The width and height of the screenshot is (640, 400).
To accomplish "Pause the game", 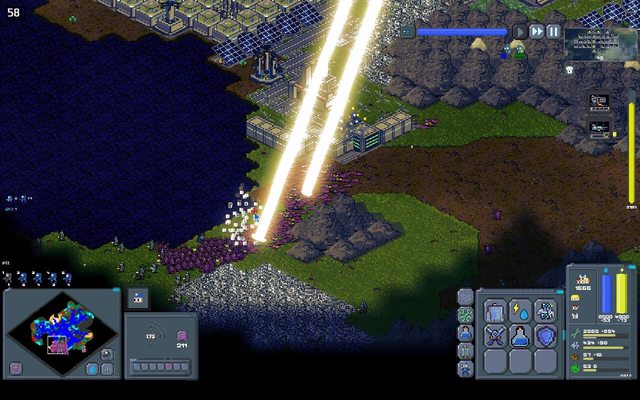I will [x=553, y=32].
